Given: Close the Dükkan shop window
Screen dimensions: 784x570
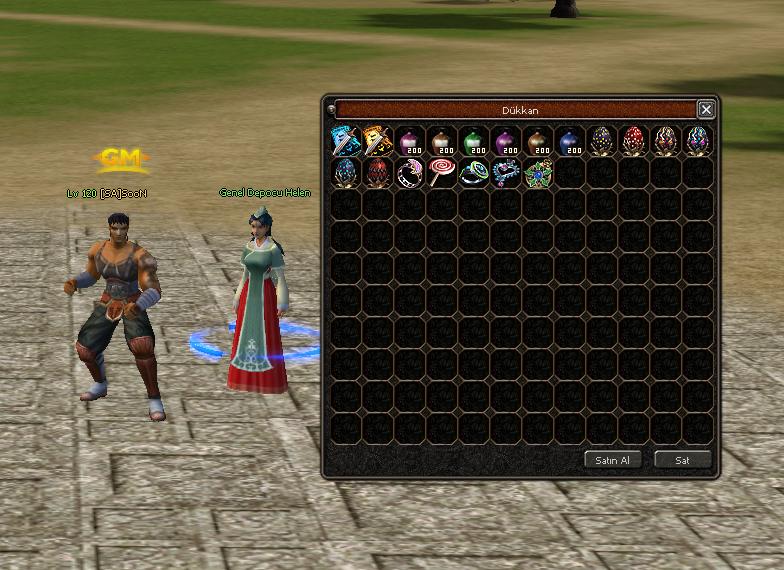Looking at the screenshot, I should (x=706, y=110).
